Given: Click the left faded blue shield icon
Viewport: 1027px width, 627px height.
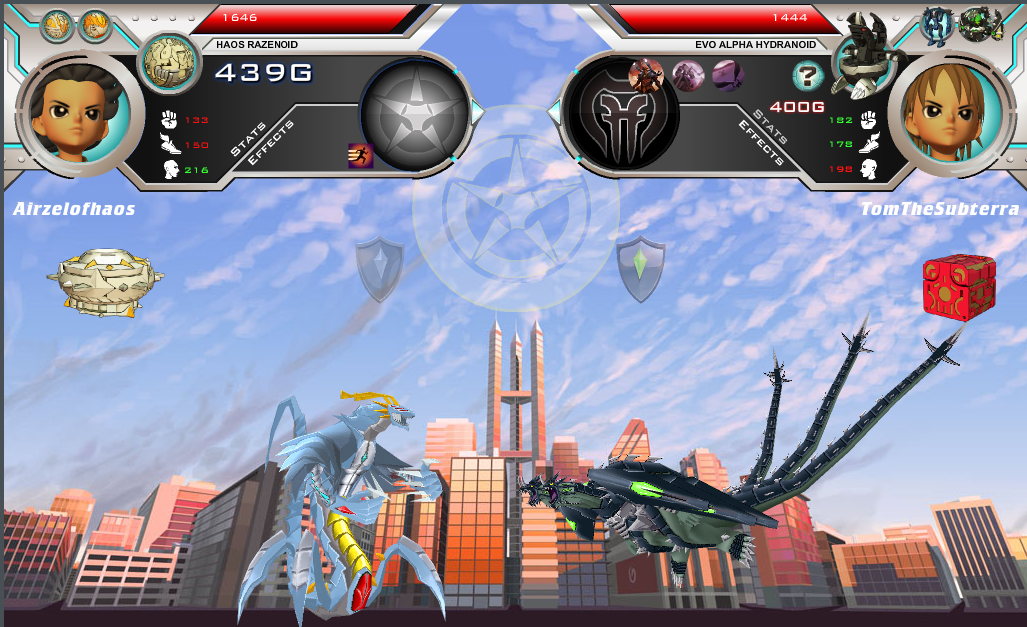Looking at the screenshot, I should (380, 268).
